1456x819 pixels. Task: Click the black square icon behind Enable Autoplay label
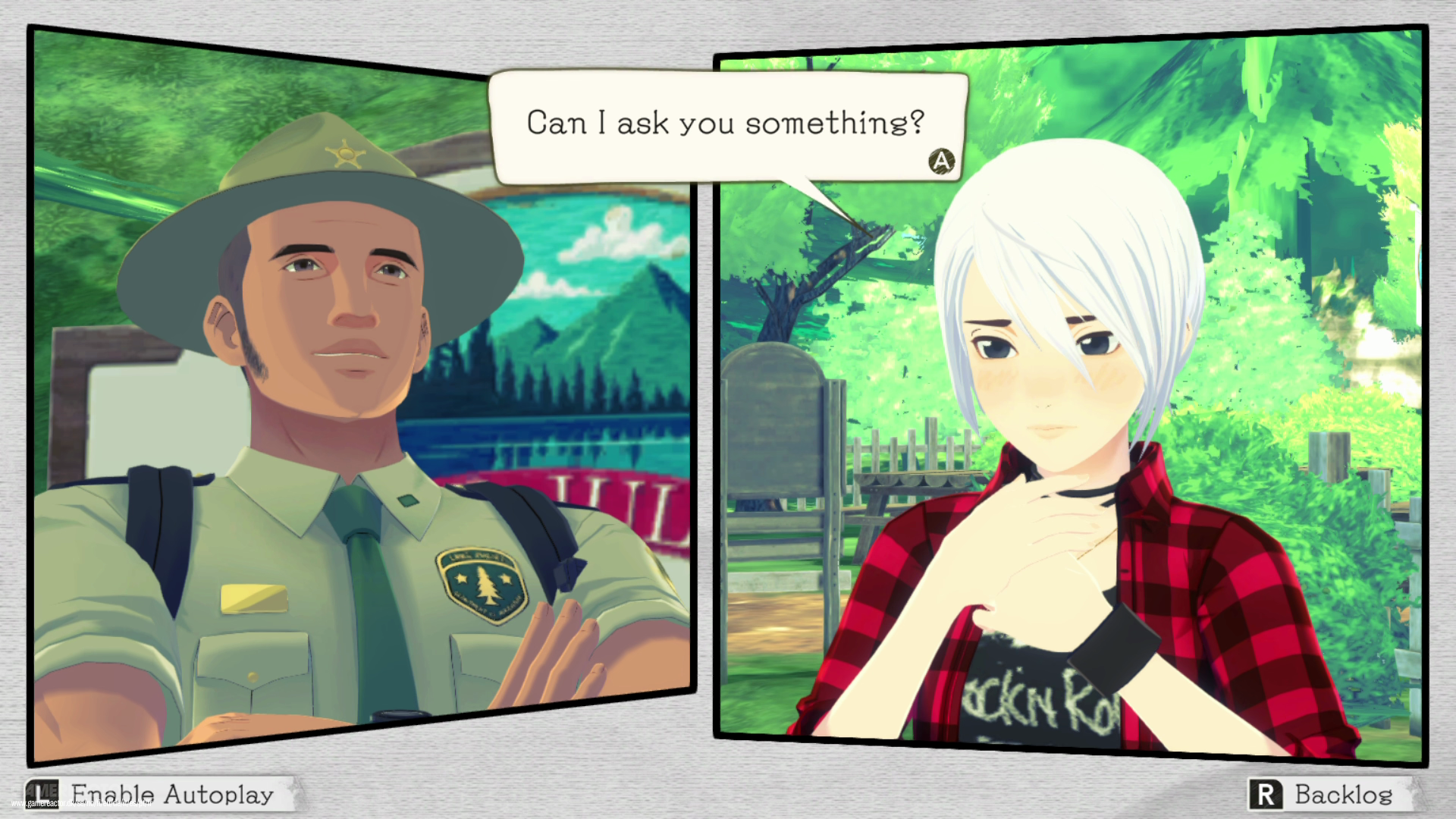coord(42,794)
